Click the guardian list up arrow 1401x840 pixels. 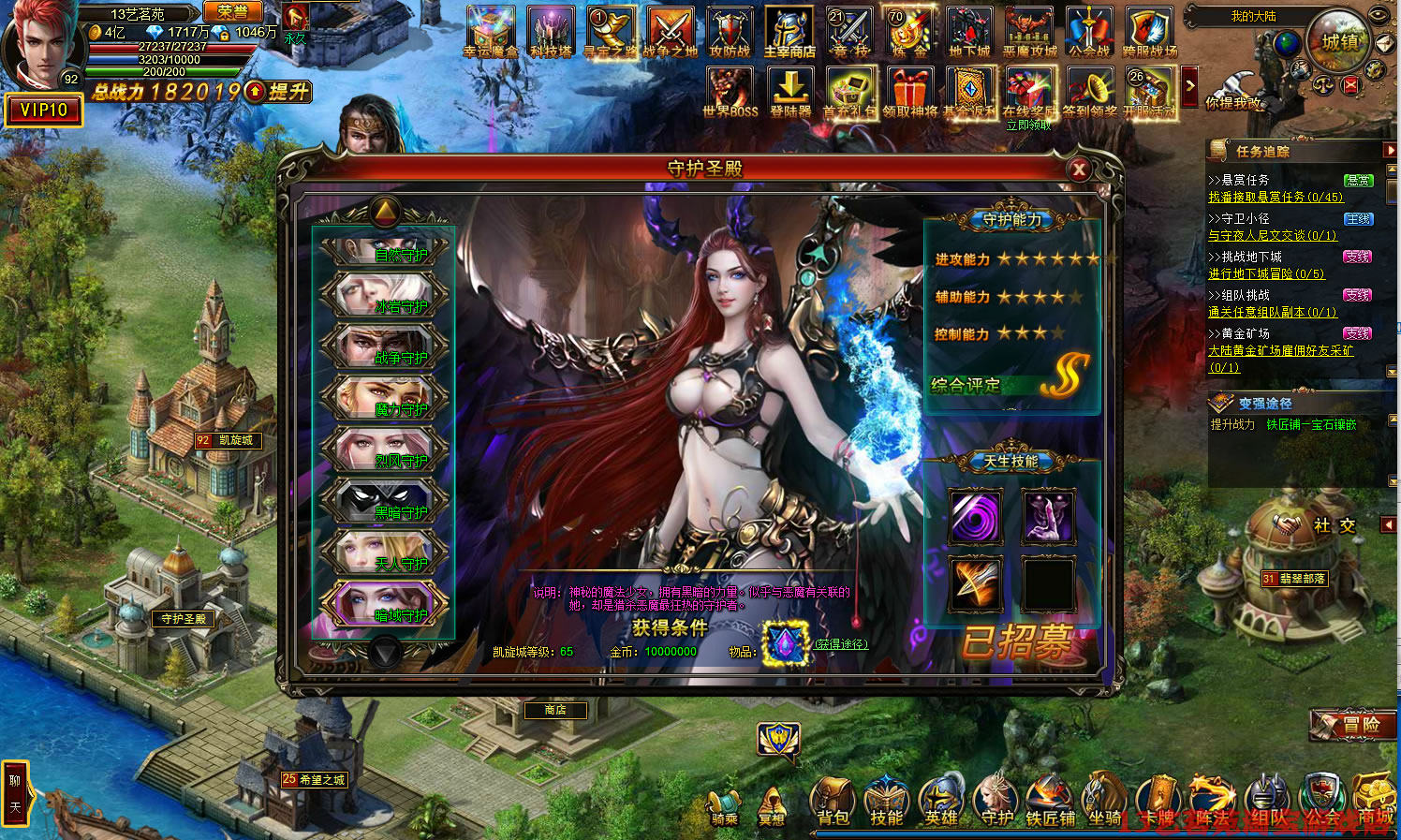[384, 212]
